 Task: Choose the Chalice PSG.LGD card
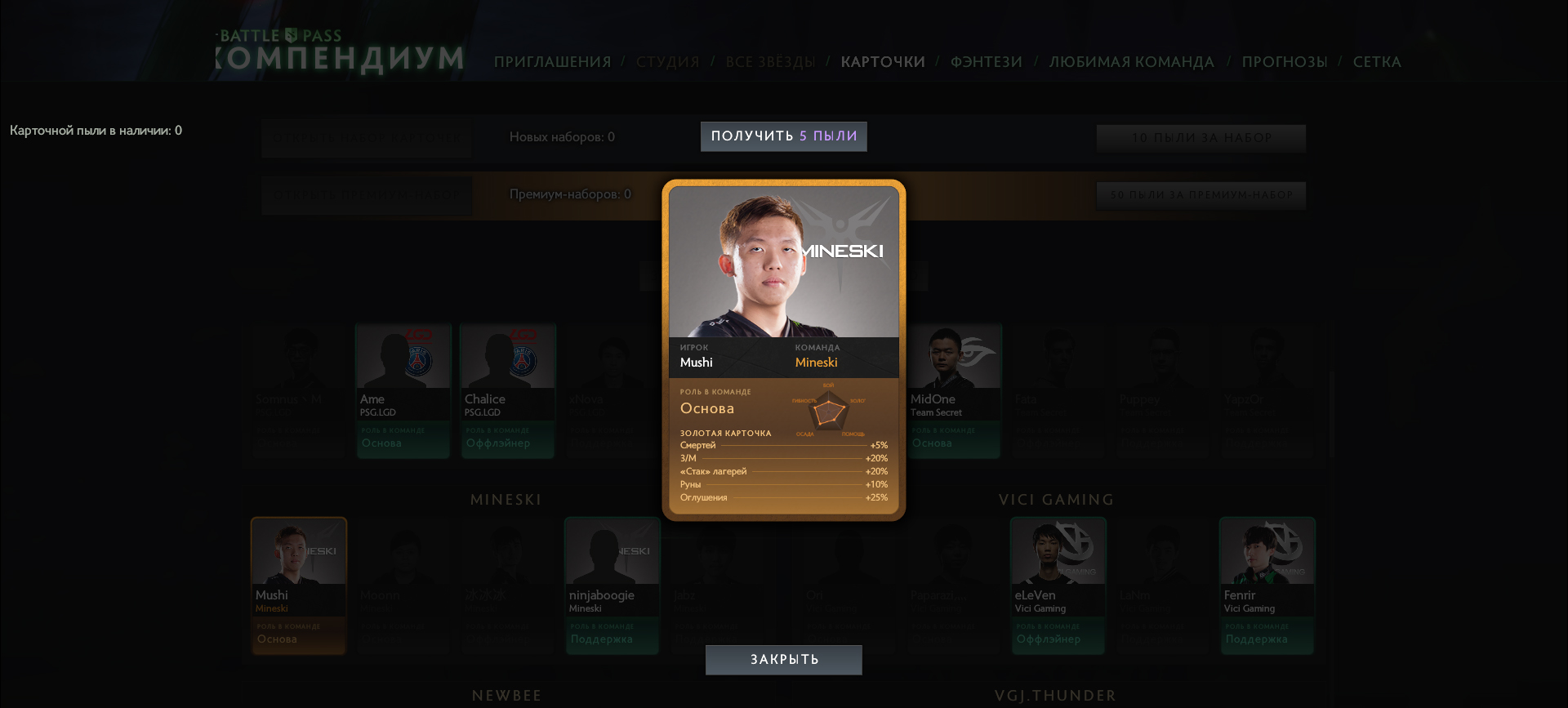click(508, 390)
